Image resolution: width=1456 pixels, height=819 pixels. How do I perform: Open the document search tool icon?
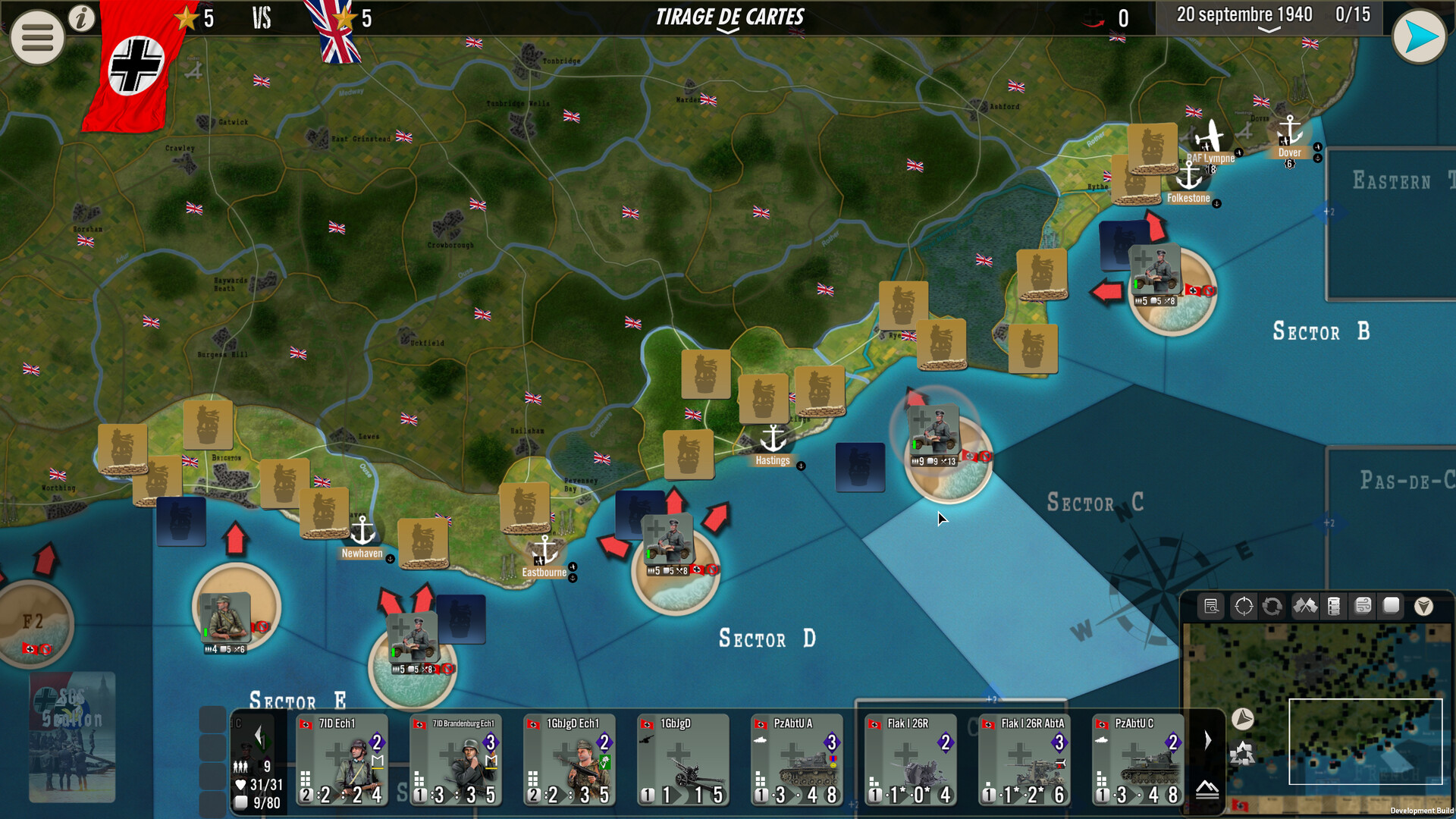click(1211, 607)
